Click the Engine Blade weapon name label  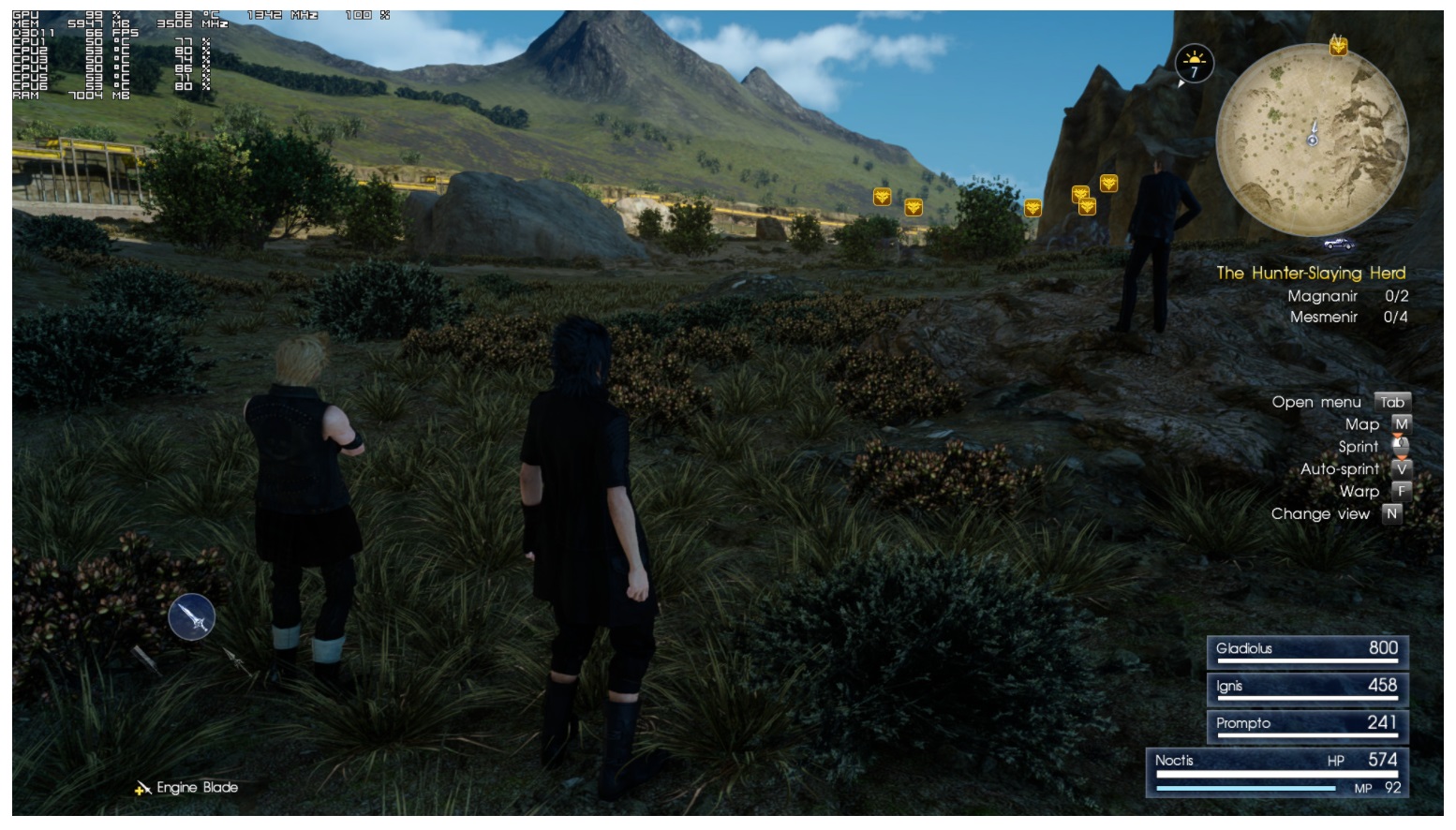tap(197, 788)
